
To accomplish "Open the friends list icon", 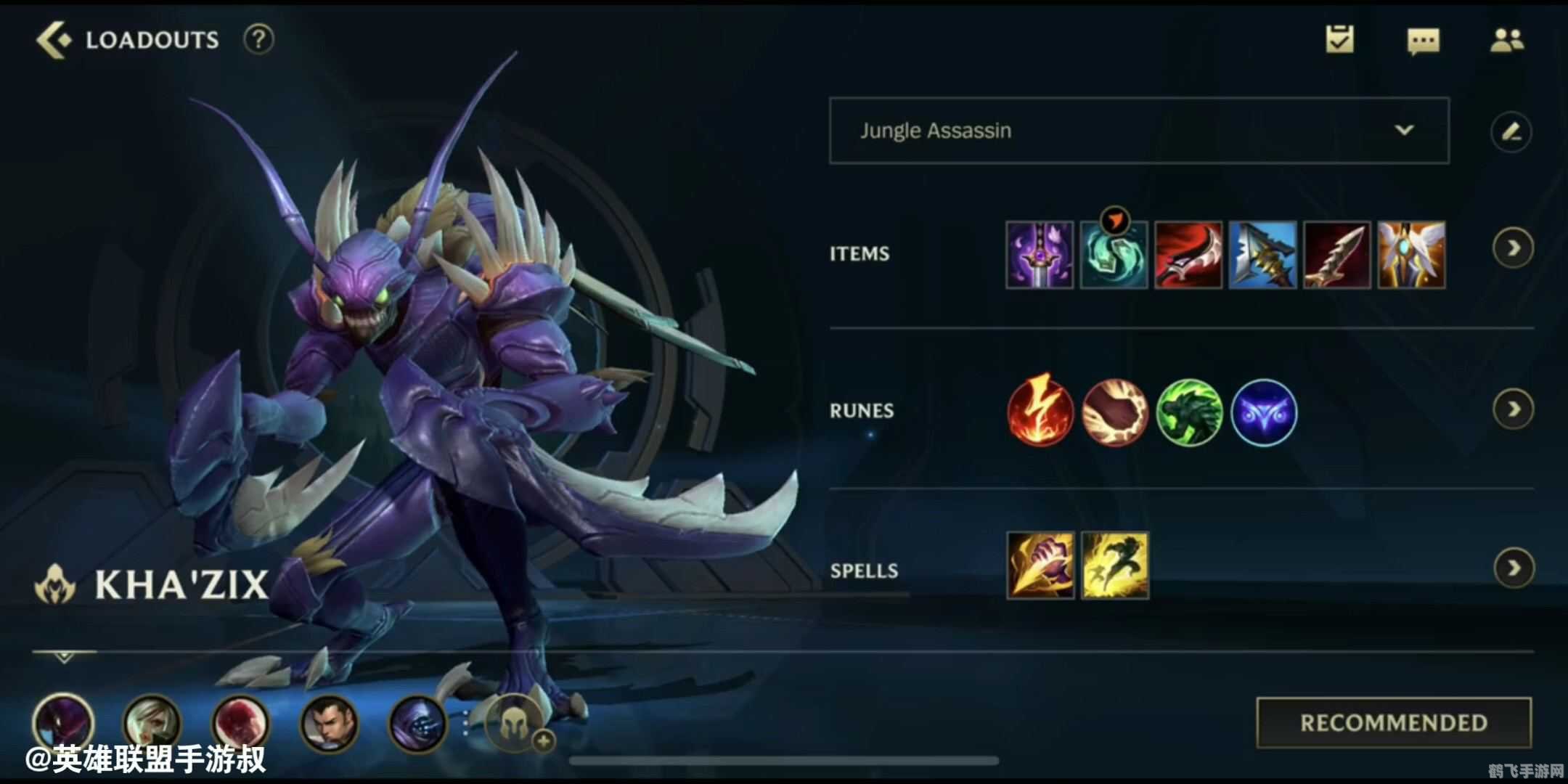I will pos(1507,41).
